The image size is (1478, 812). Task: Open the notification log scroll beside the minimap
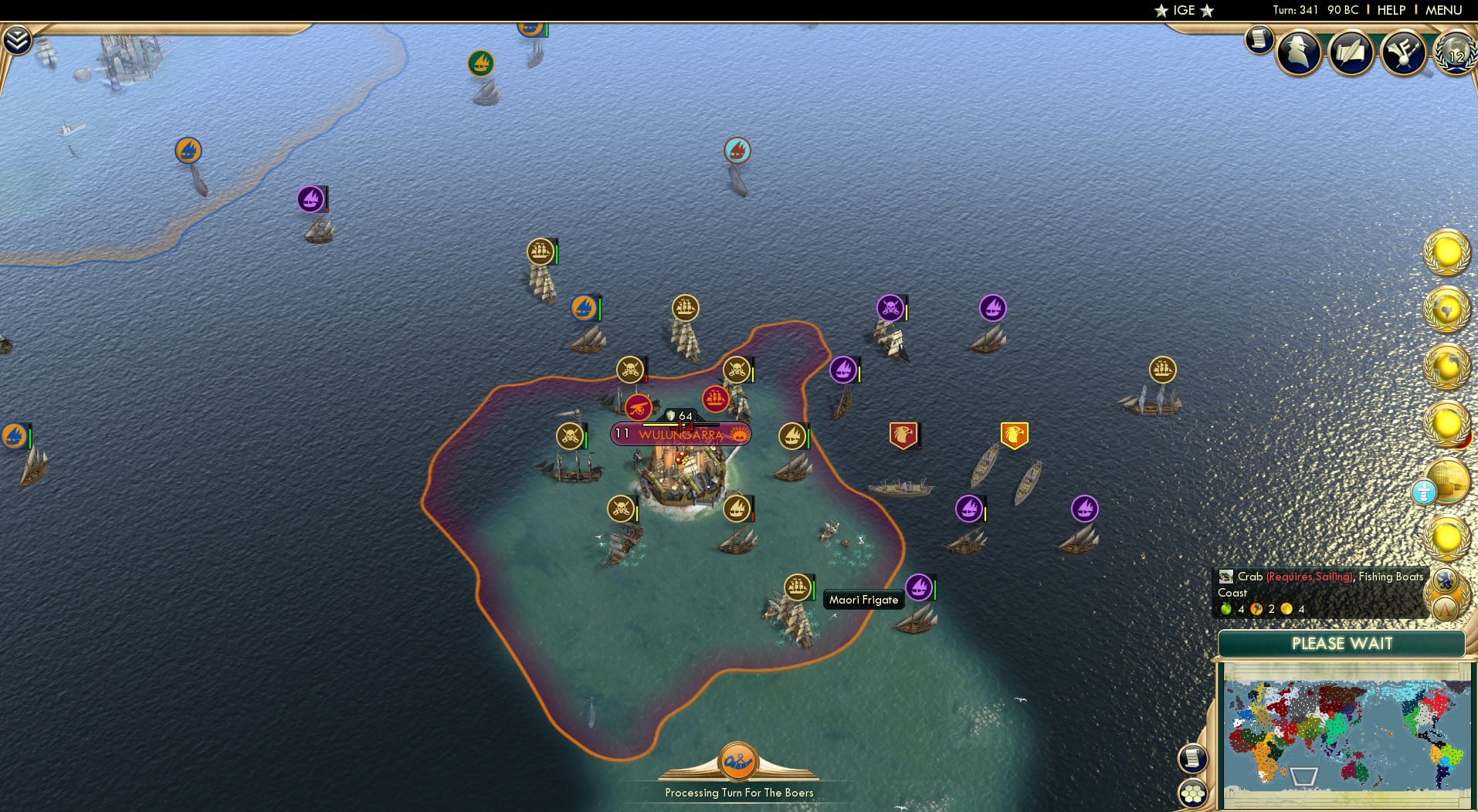click(x=1193, y=758)
